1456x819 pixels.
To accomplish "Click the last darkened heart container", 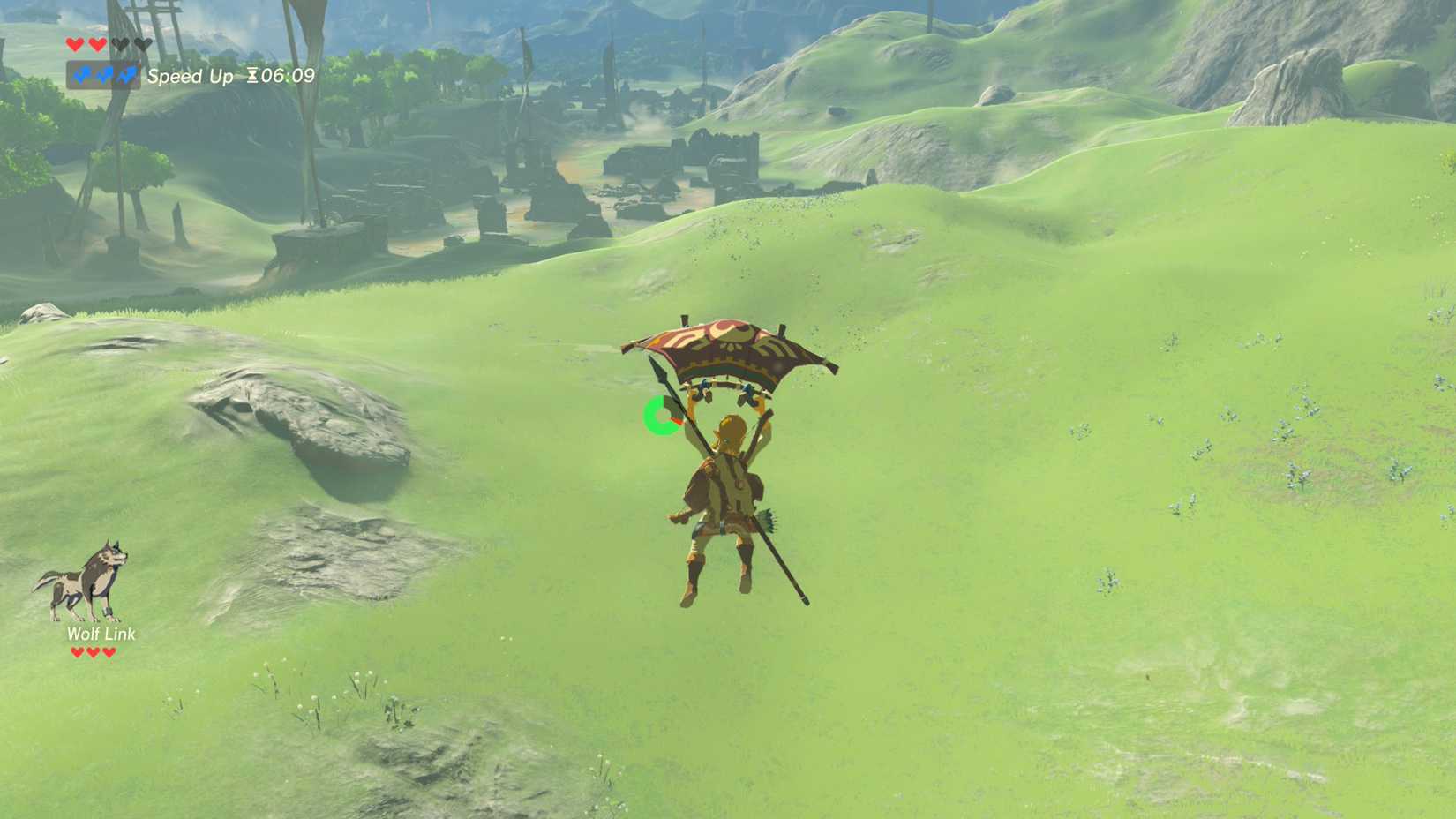I will pos(142,45).
